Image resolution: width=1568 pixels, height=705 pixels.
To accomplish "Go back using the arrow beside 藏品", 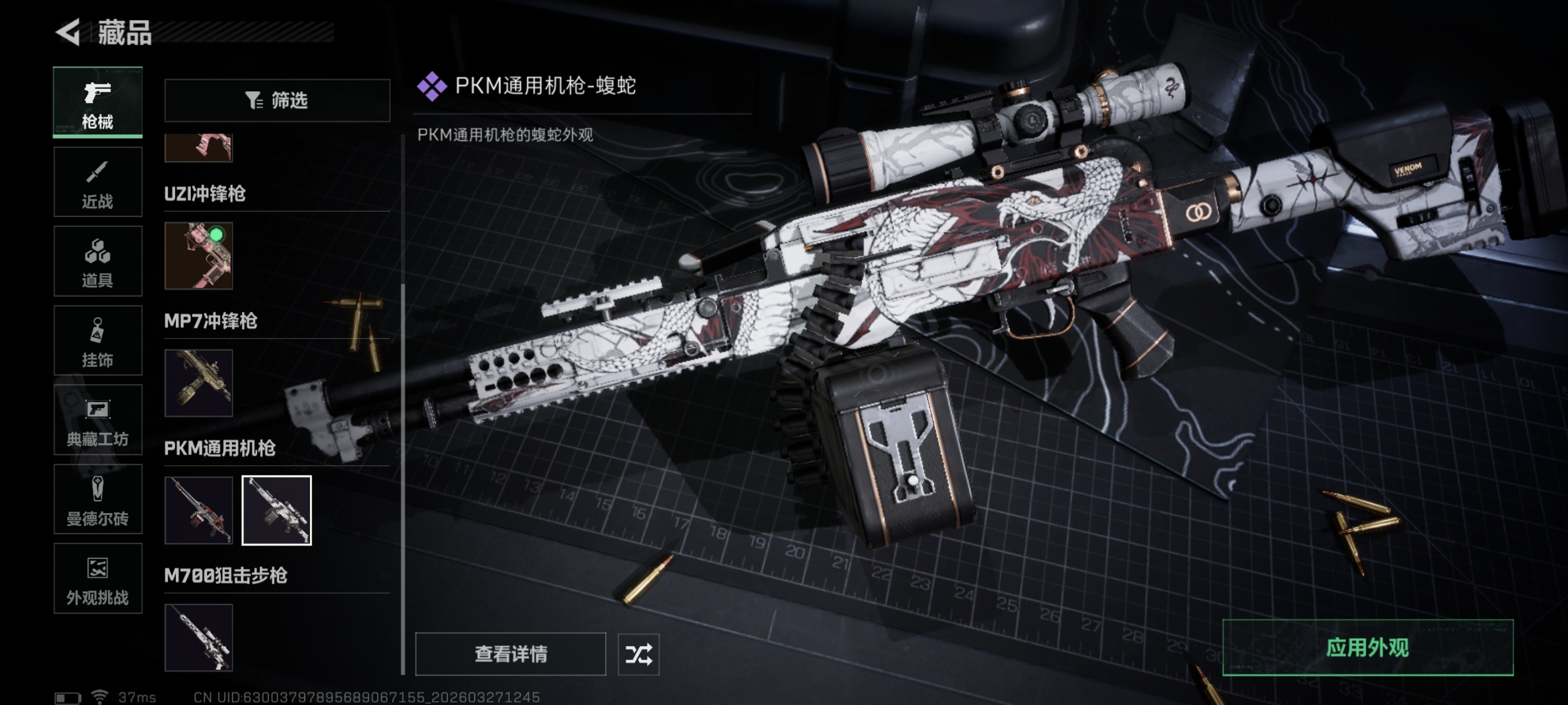I will (x=68, y=32).
